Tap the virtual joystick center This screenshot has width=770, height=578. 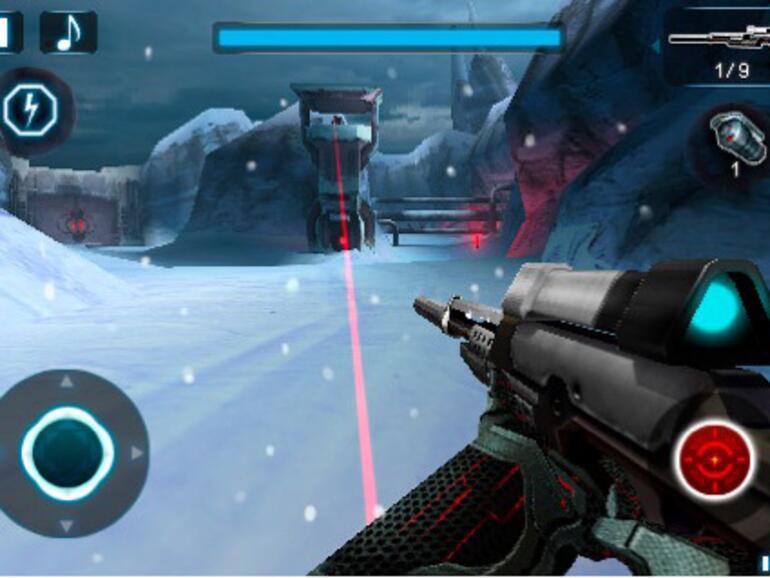tap(67, 453)
